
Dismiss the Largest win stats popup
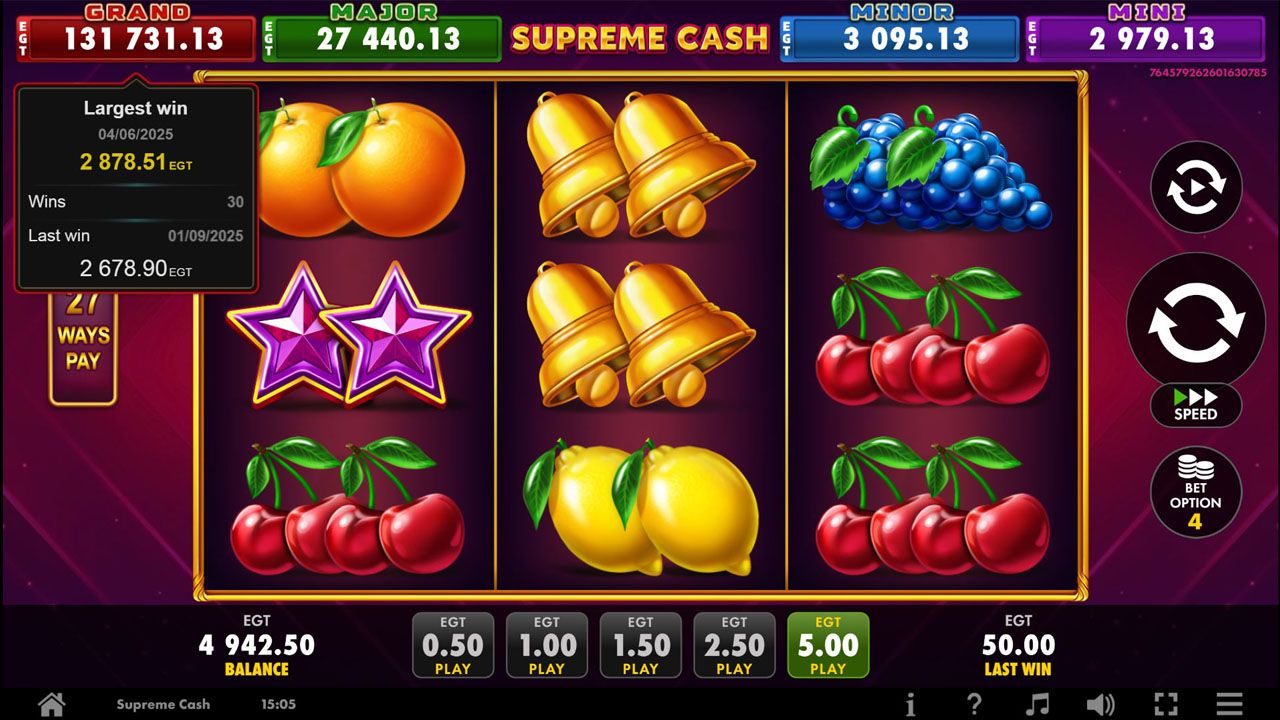pyautogui.click(x=135, y=186)
